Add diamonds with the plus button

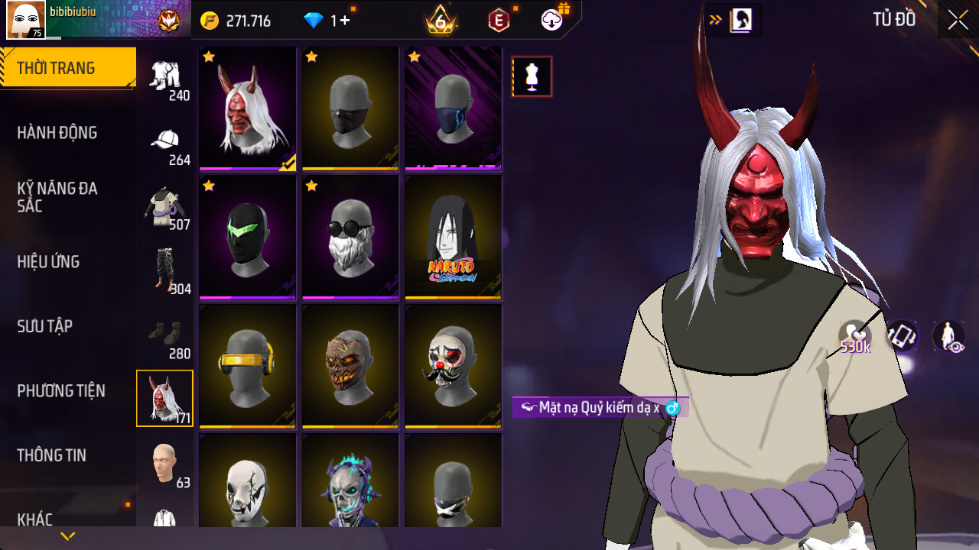tap(345, 21)
